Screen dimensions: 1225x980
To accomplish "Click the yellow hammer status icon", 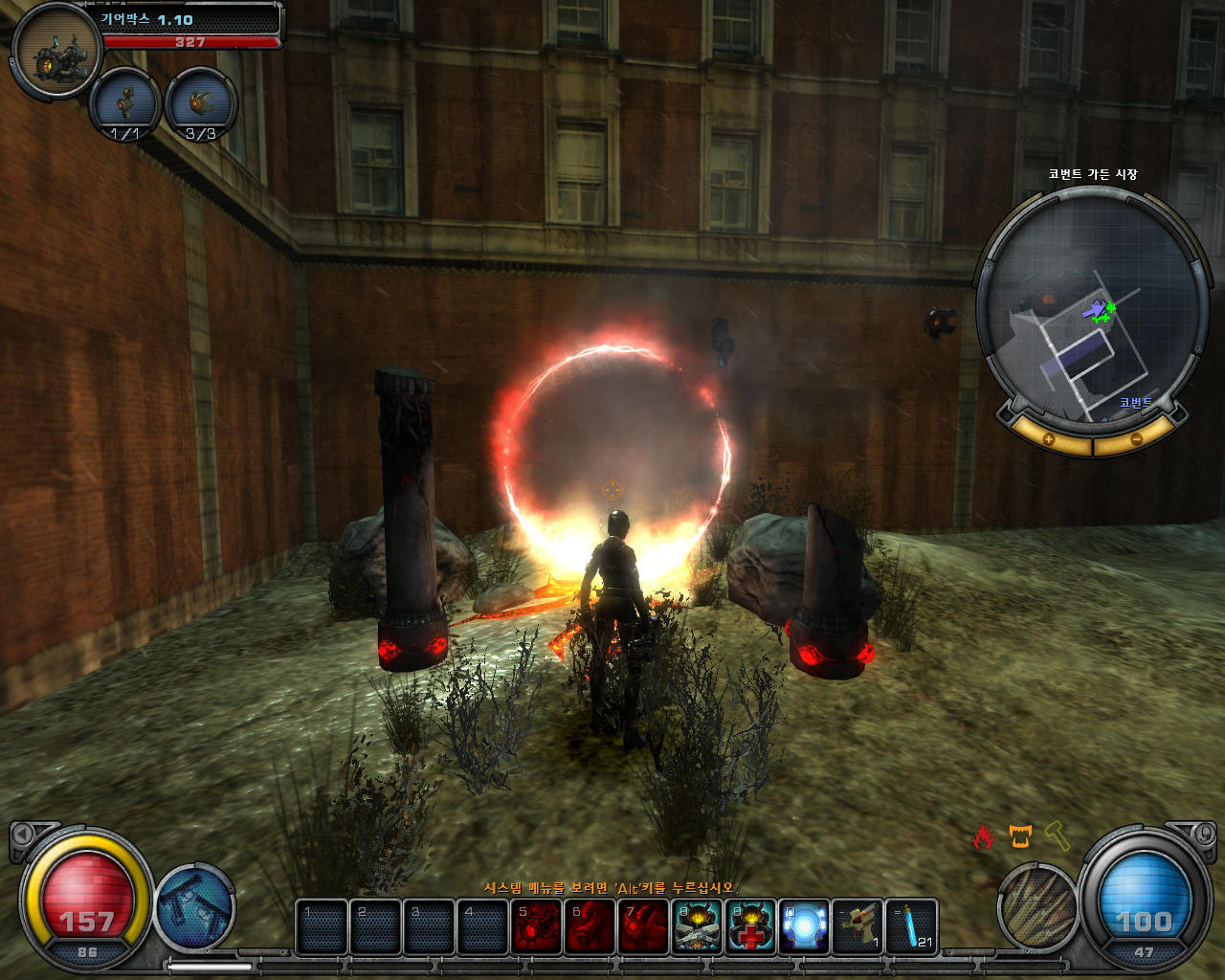I will 1056,835.
